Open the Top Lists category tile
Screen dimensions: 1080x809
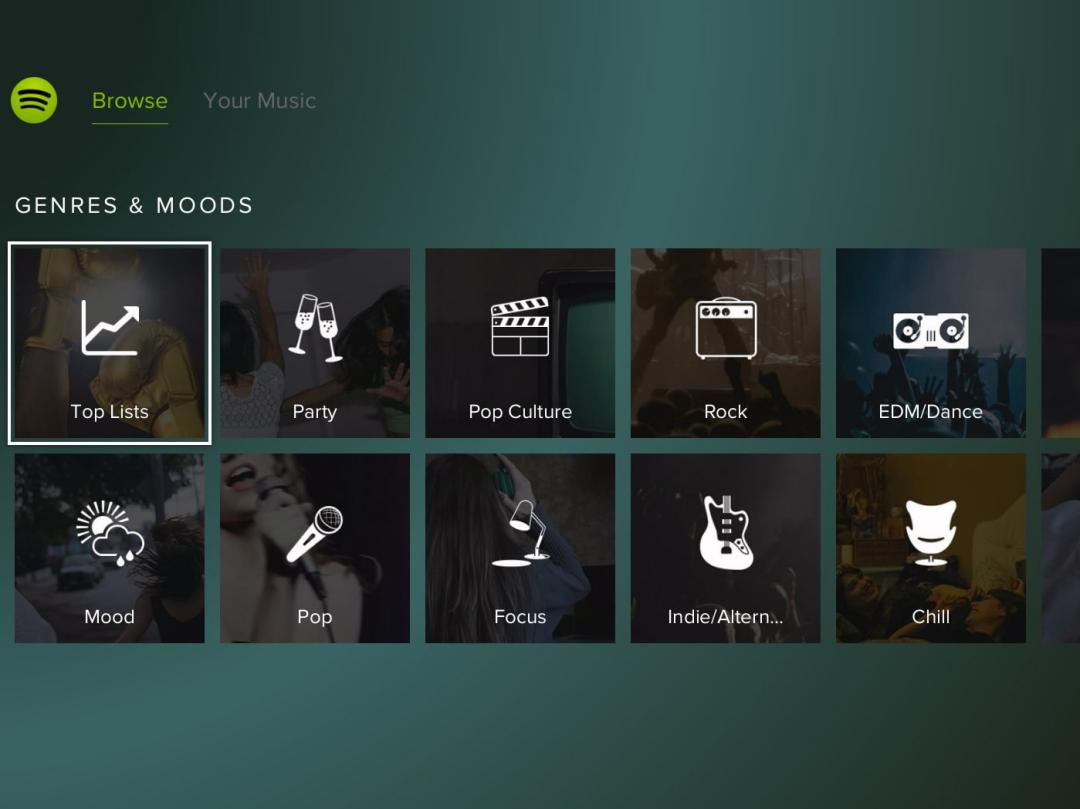click(x=110, y=343)
